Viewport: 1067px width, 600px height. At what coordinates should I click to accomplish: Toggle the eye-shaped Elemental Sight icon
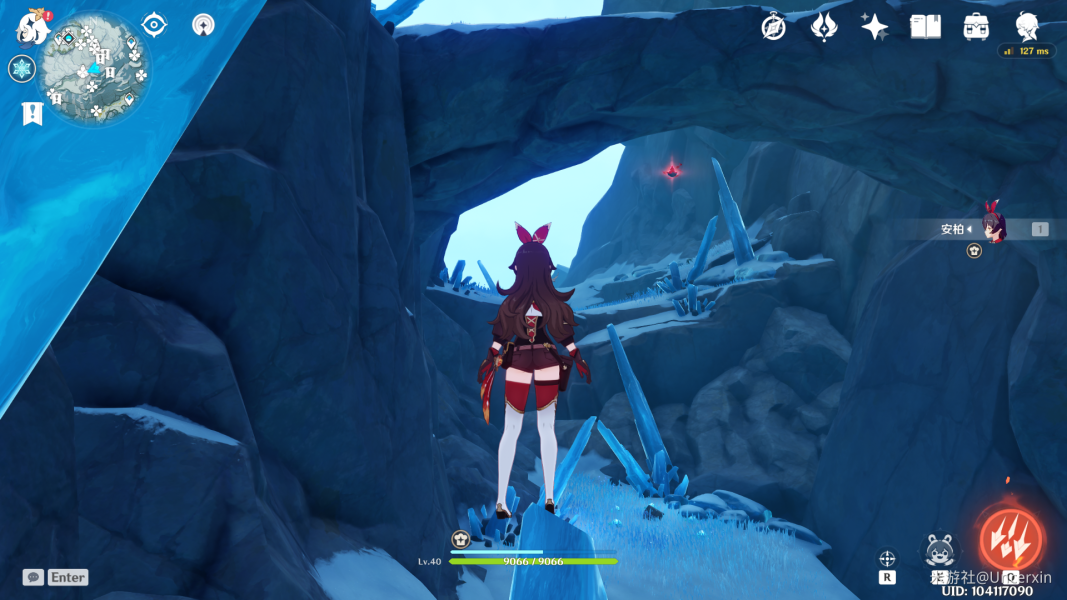tap(154, 25)
